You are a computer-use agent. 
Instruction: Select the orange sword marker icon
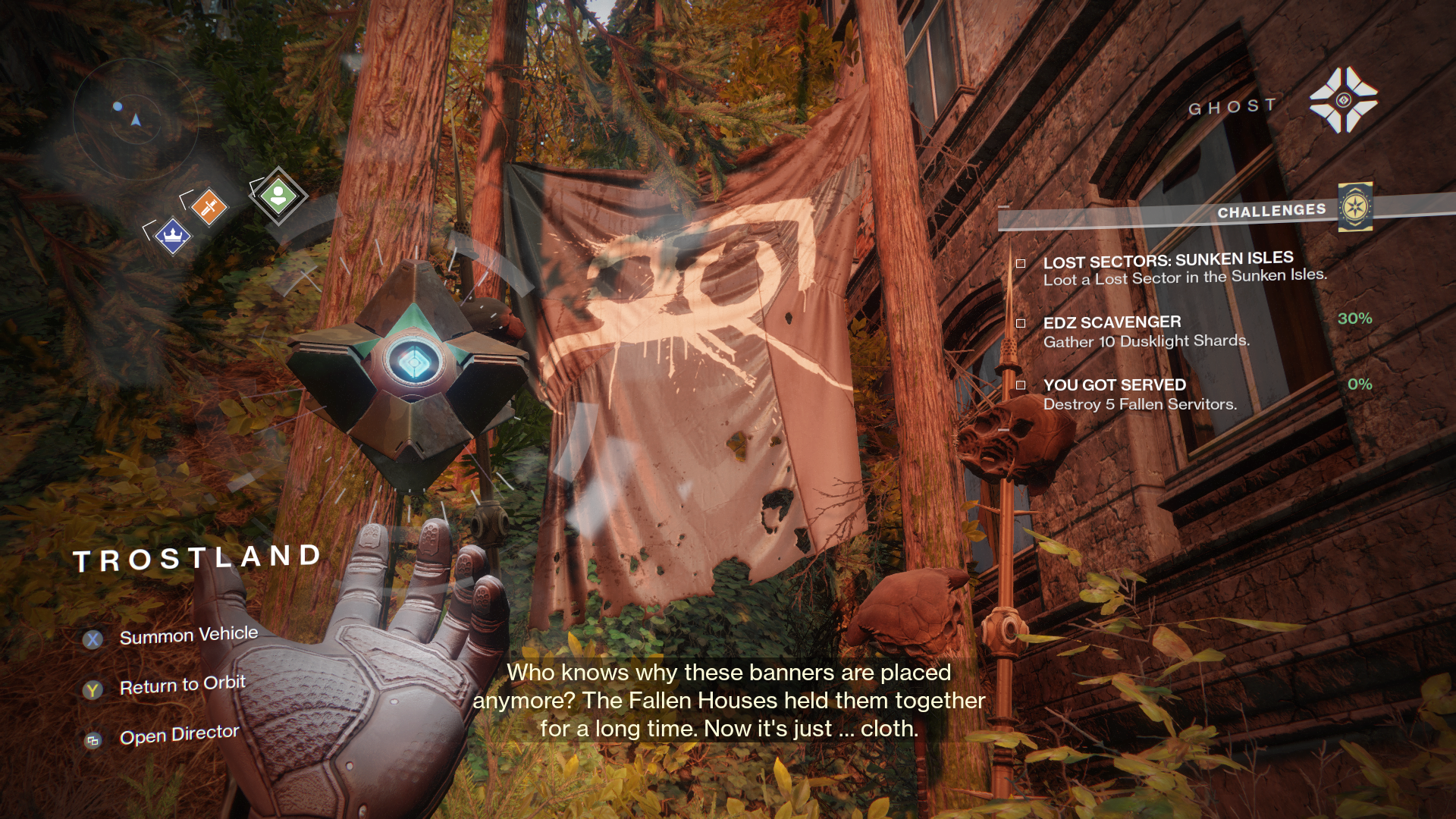(209, 206)
